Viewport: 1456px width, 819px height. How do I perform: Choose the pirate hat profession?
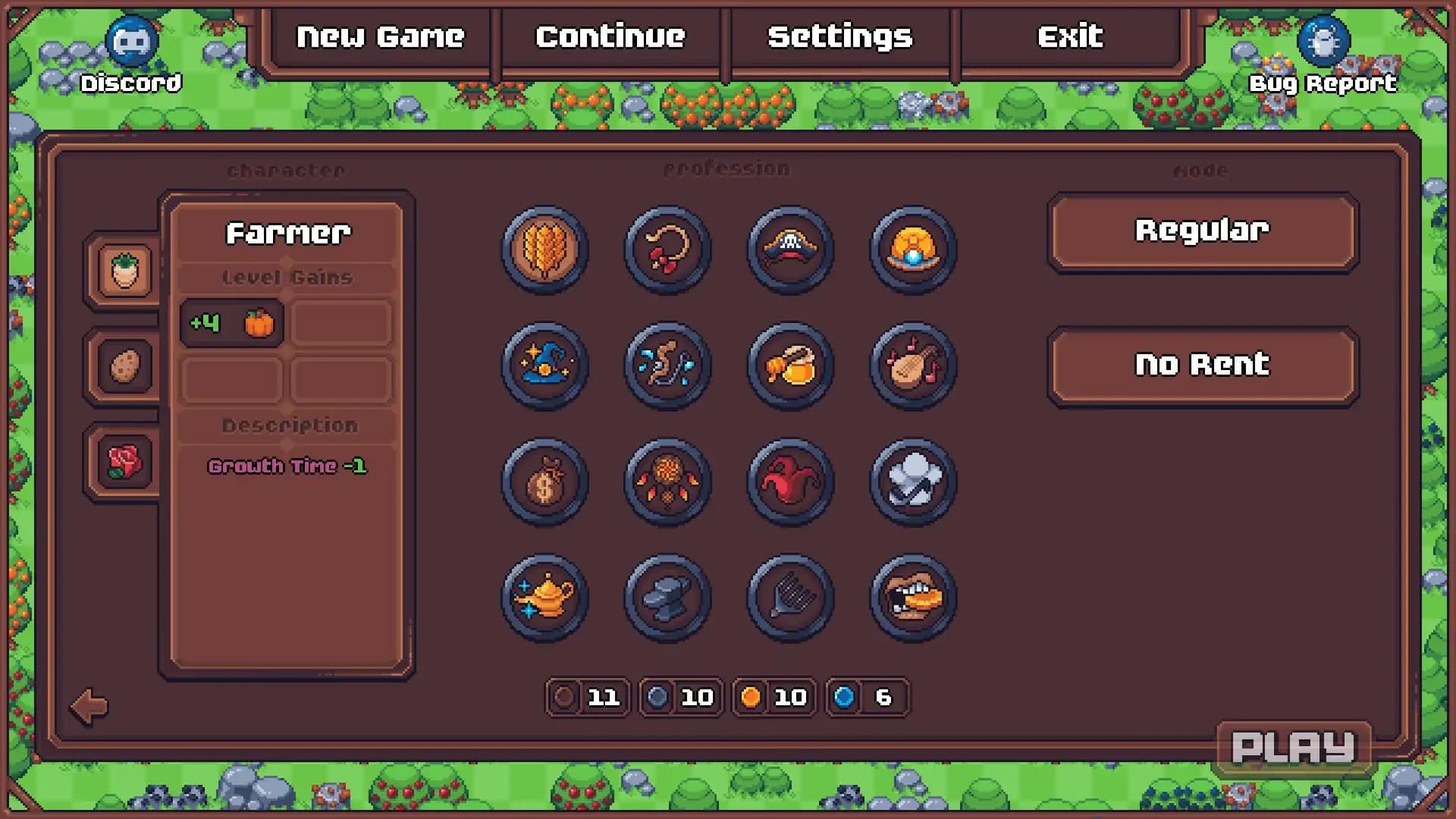pos(789,250)
